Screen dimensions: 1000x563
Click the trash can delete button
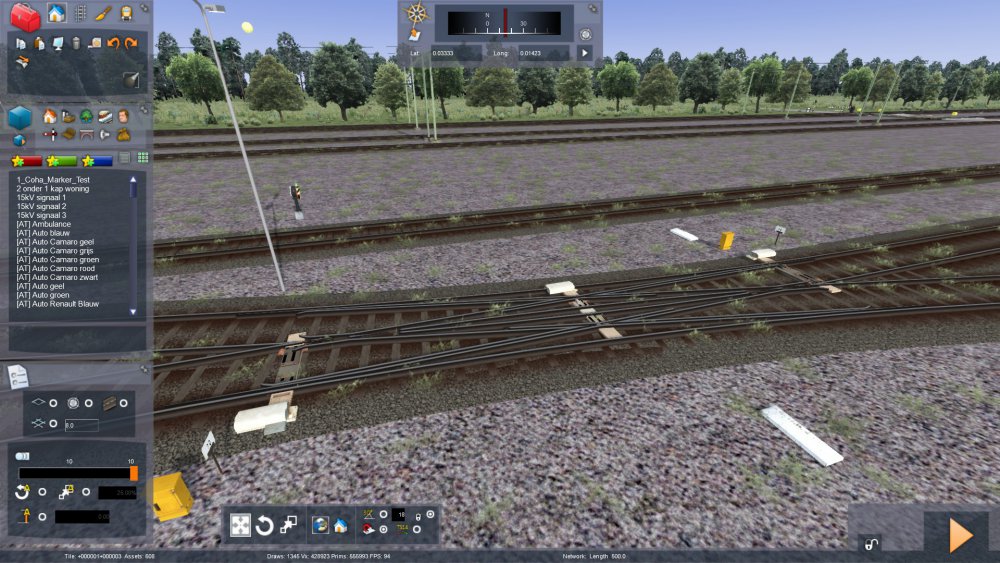click(x=76, y=43)
